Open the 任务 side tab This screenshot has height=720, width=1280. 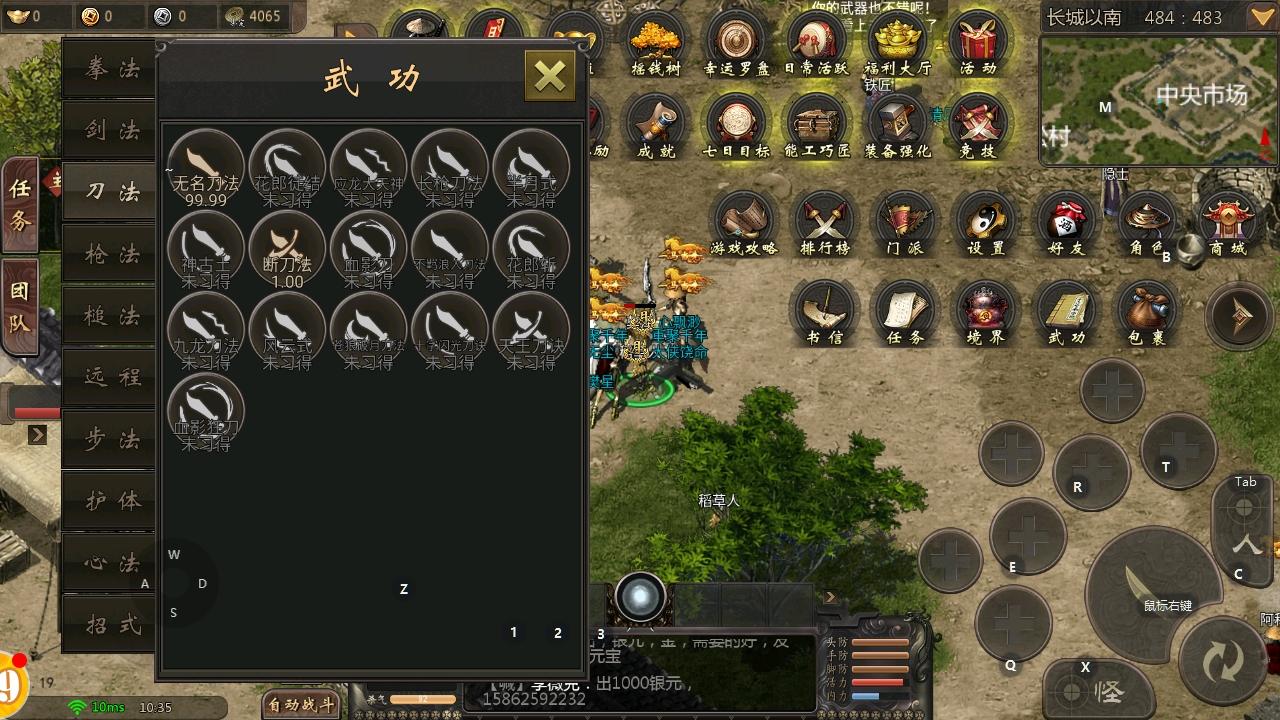pos(20,204)
